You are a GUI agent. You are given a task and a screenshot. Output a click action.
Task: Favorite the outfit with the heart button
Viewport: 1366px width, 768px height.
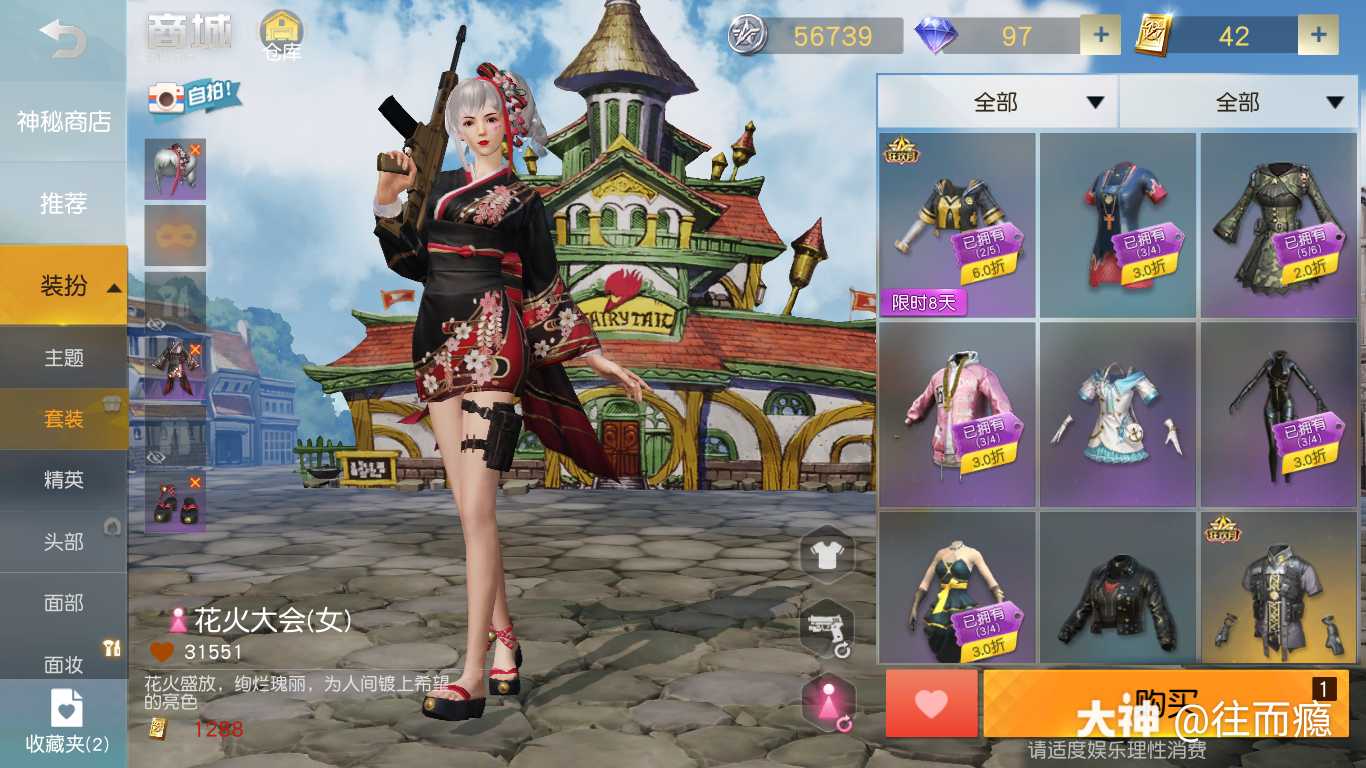point(931,703)
